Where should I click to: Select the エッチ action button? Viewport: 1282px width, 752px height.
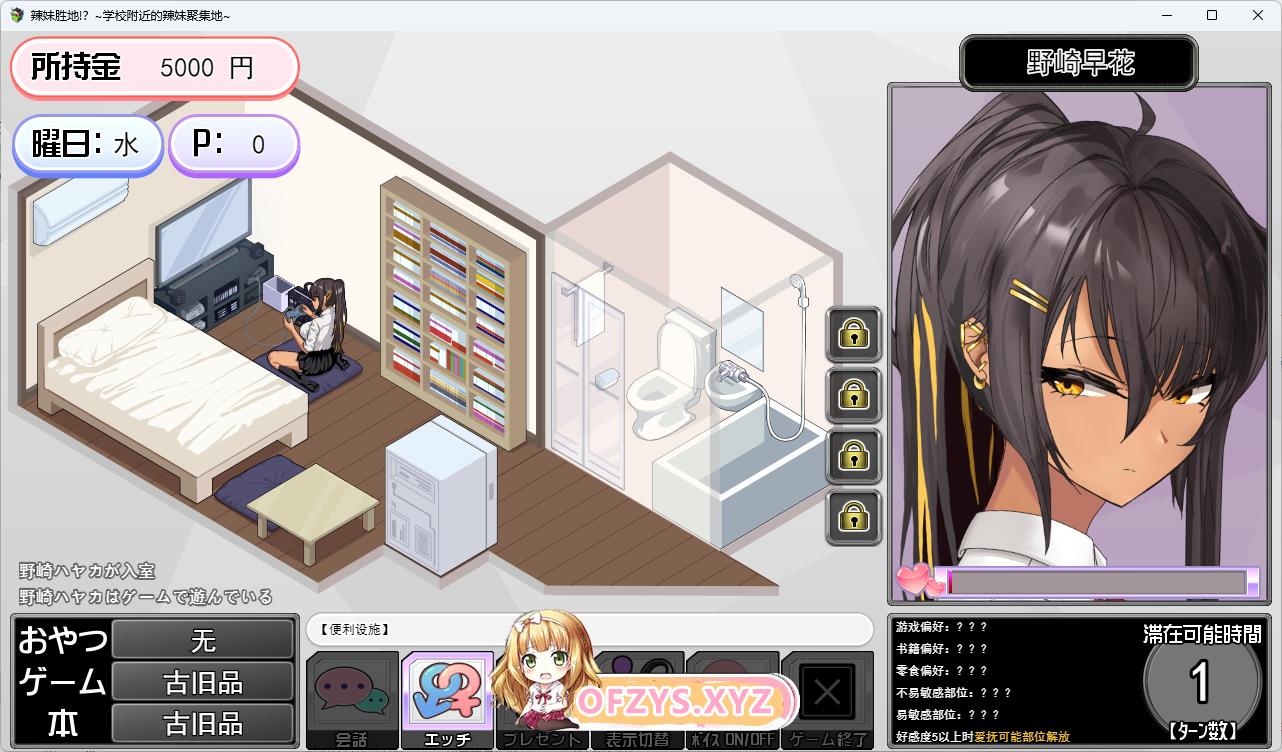coord(447,699)
